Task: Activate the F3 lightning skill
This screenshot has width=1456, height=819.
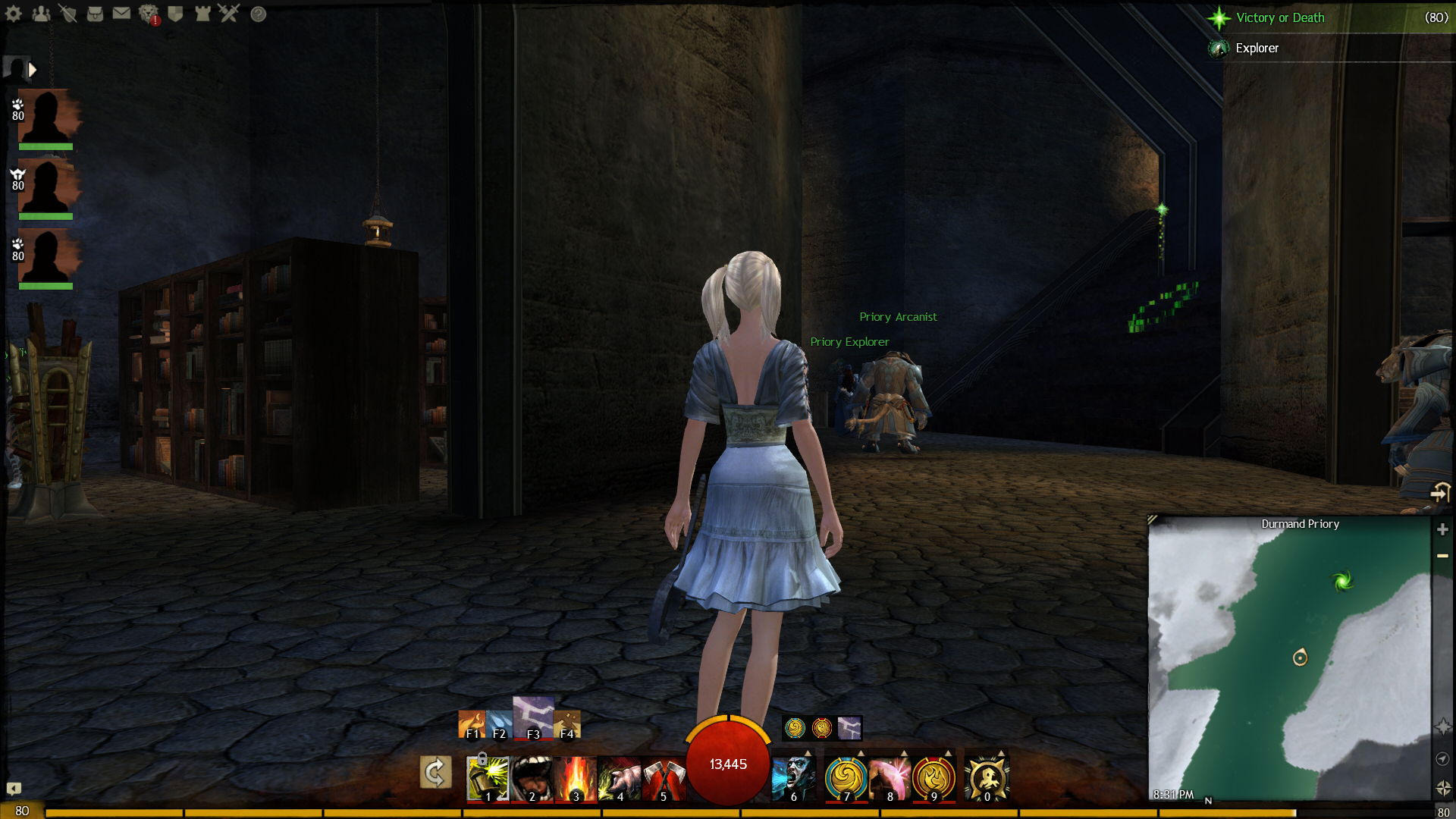Action: point(533,717)
